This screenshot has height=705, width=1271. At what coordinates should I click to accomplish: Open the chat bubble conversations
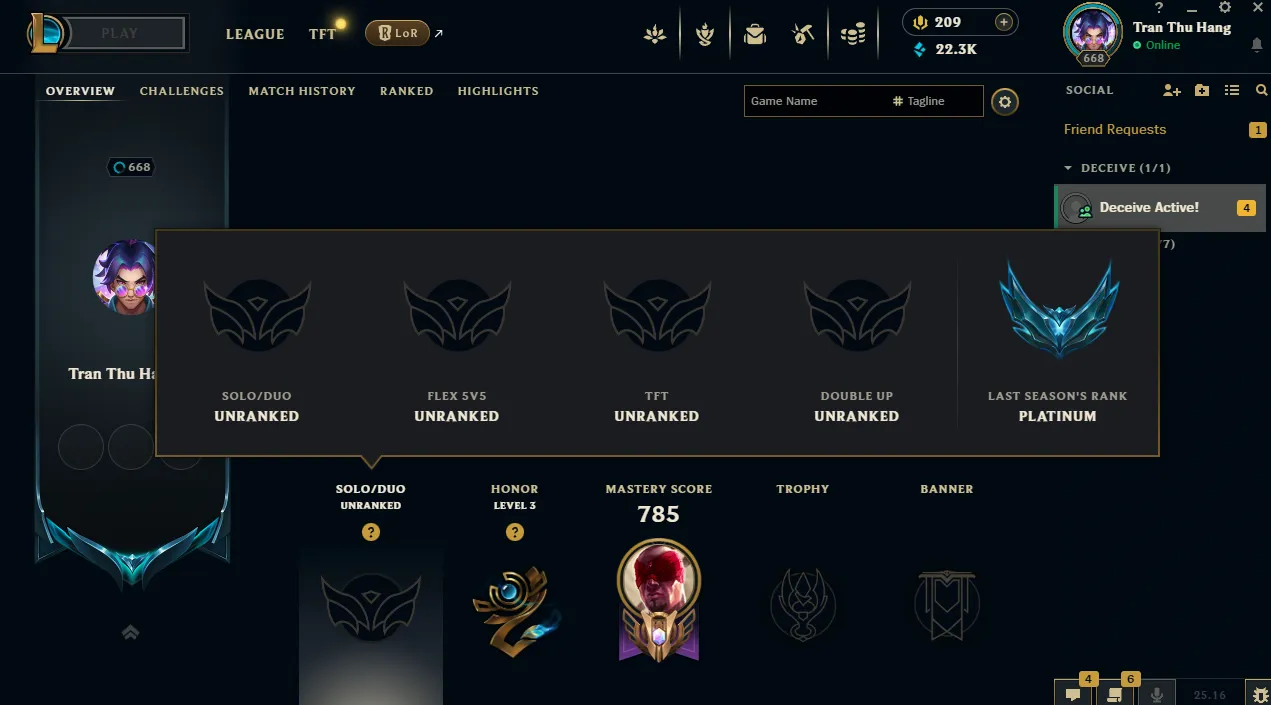[x=1073, y=694]
